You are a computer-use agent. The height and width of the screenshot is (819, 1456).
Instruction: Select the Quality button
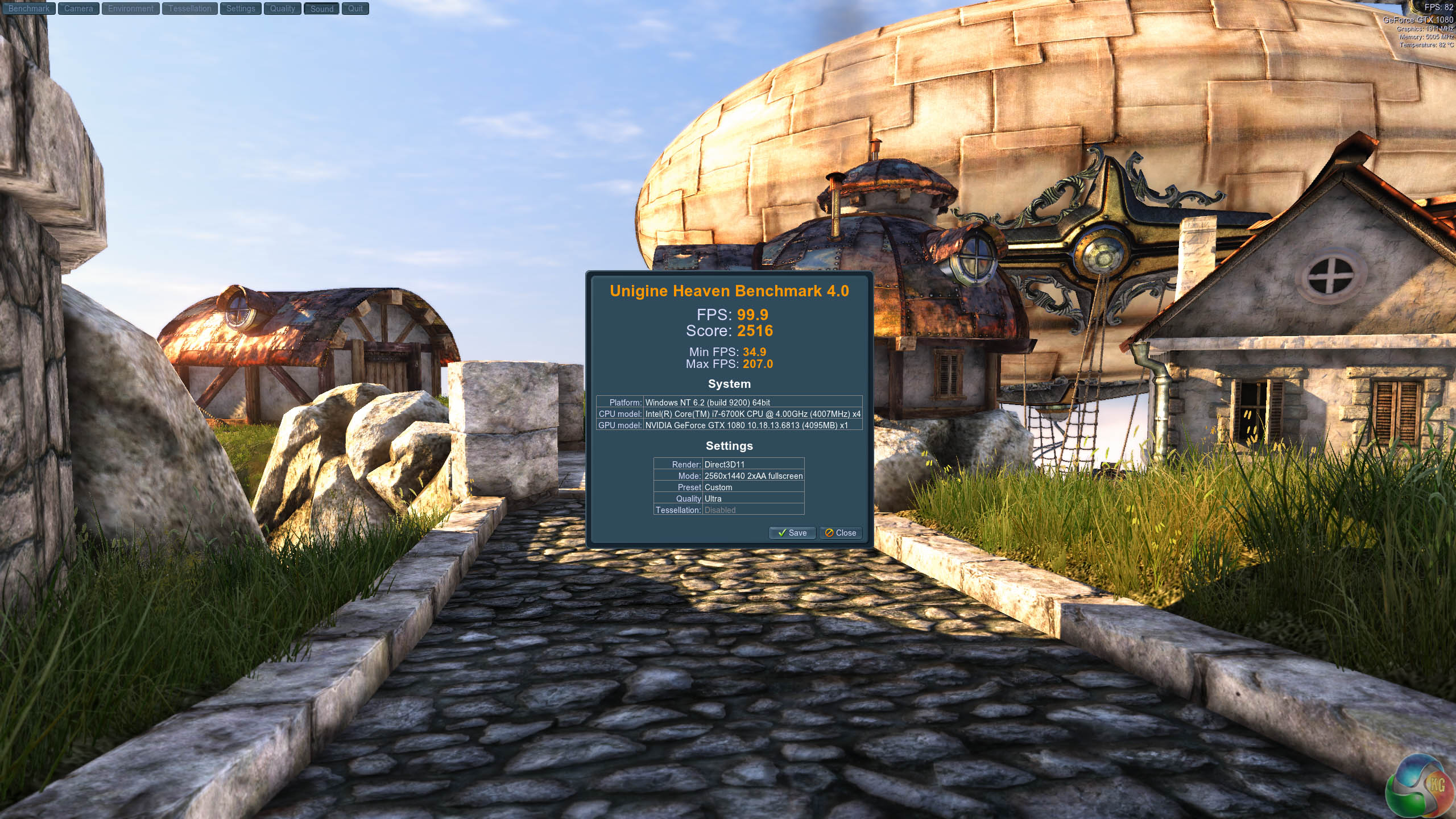282,9
